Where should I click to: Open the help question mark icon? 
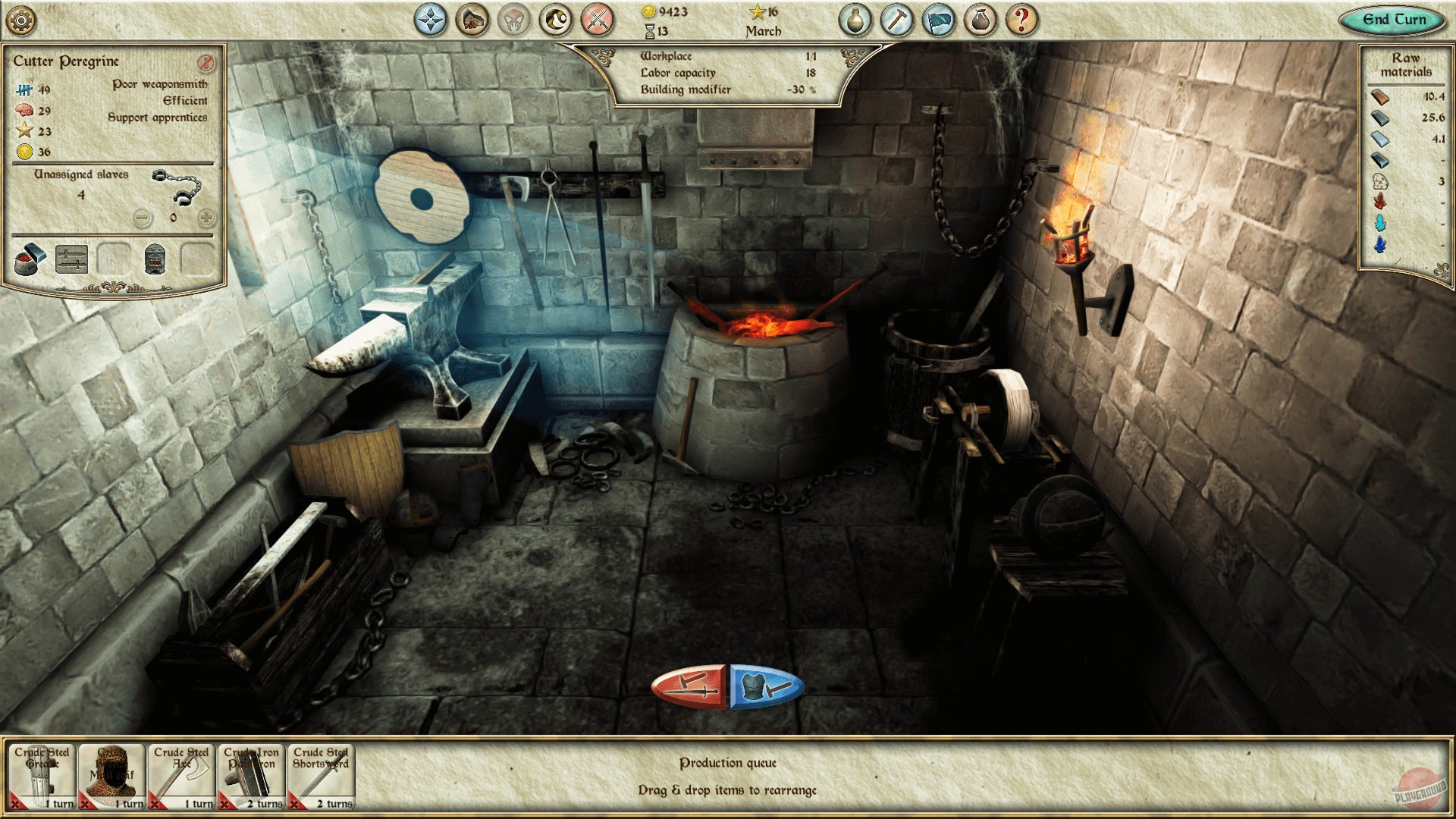tap(1023, 20)
